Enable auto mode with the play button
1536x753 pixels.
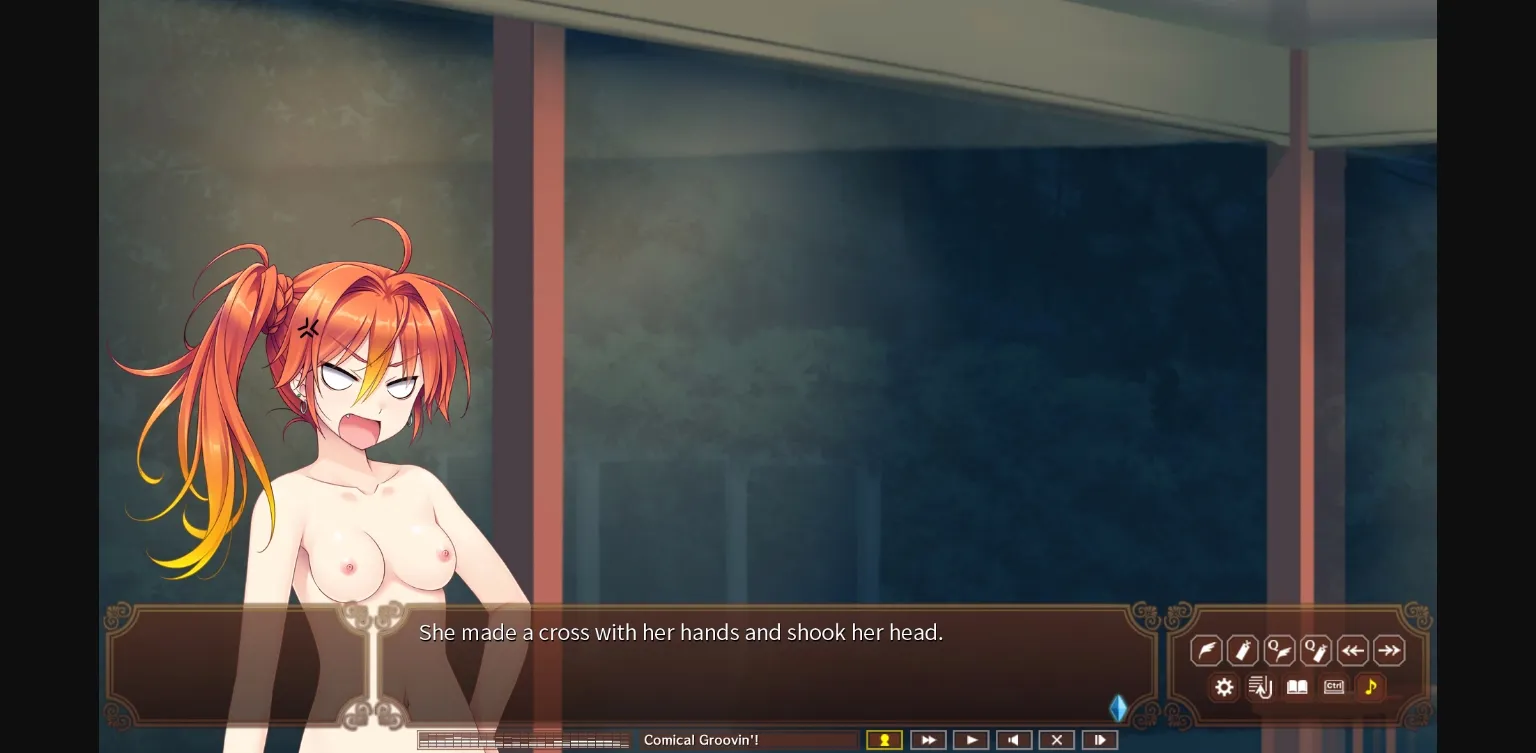click(971, 739)
